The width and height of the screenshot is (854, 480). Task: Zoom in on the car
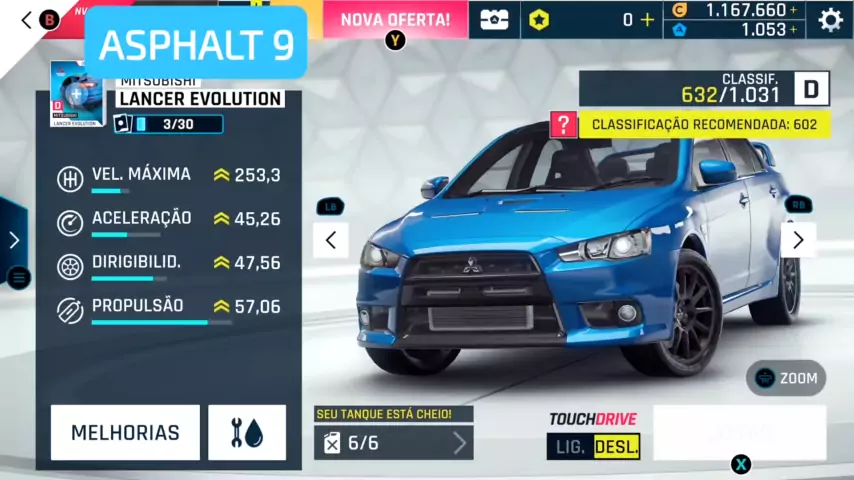(786, 378)
